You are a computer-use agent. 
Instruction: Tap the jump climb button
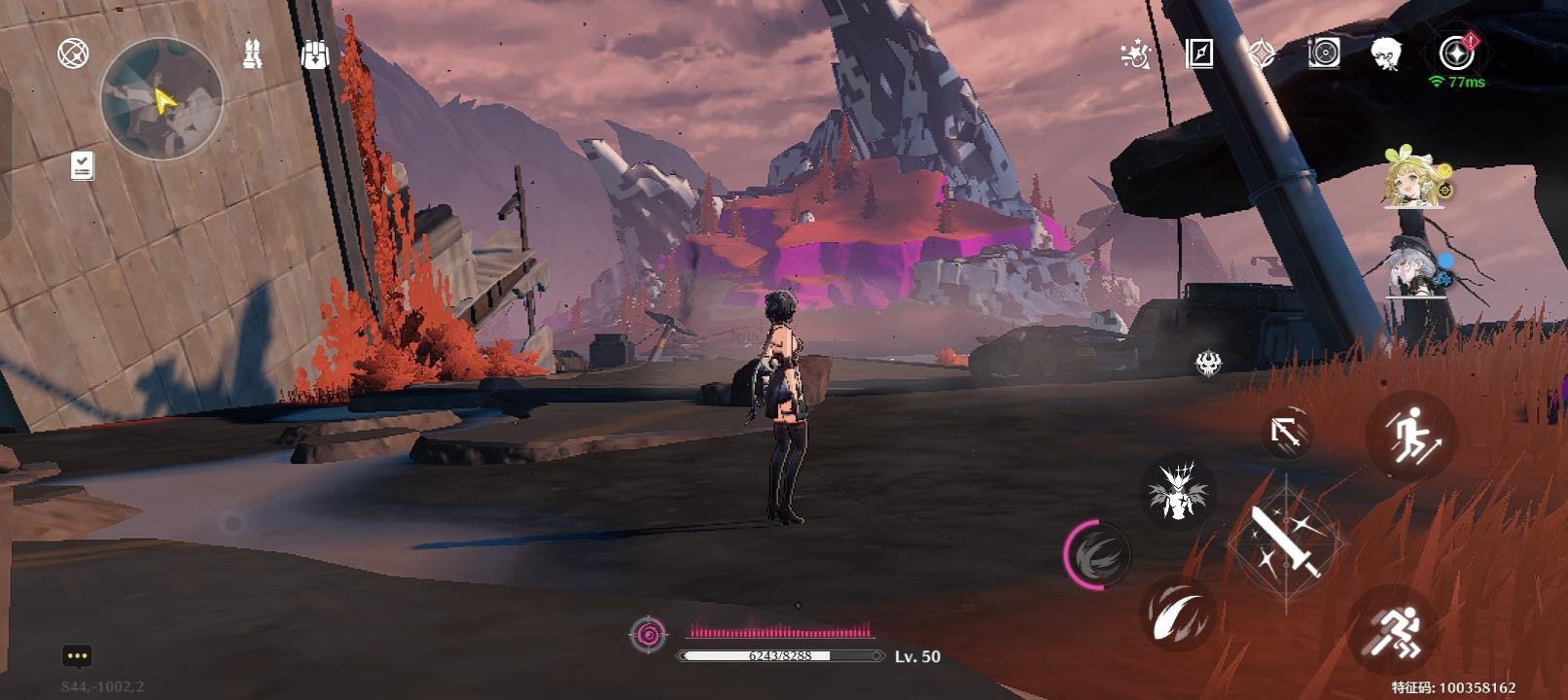pos(1410,435)
